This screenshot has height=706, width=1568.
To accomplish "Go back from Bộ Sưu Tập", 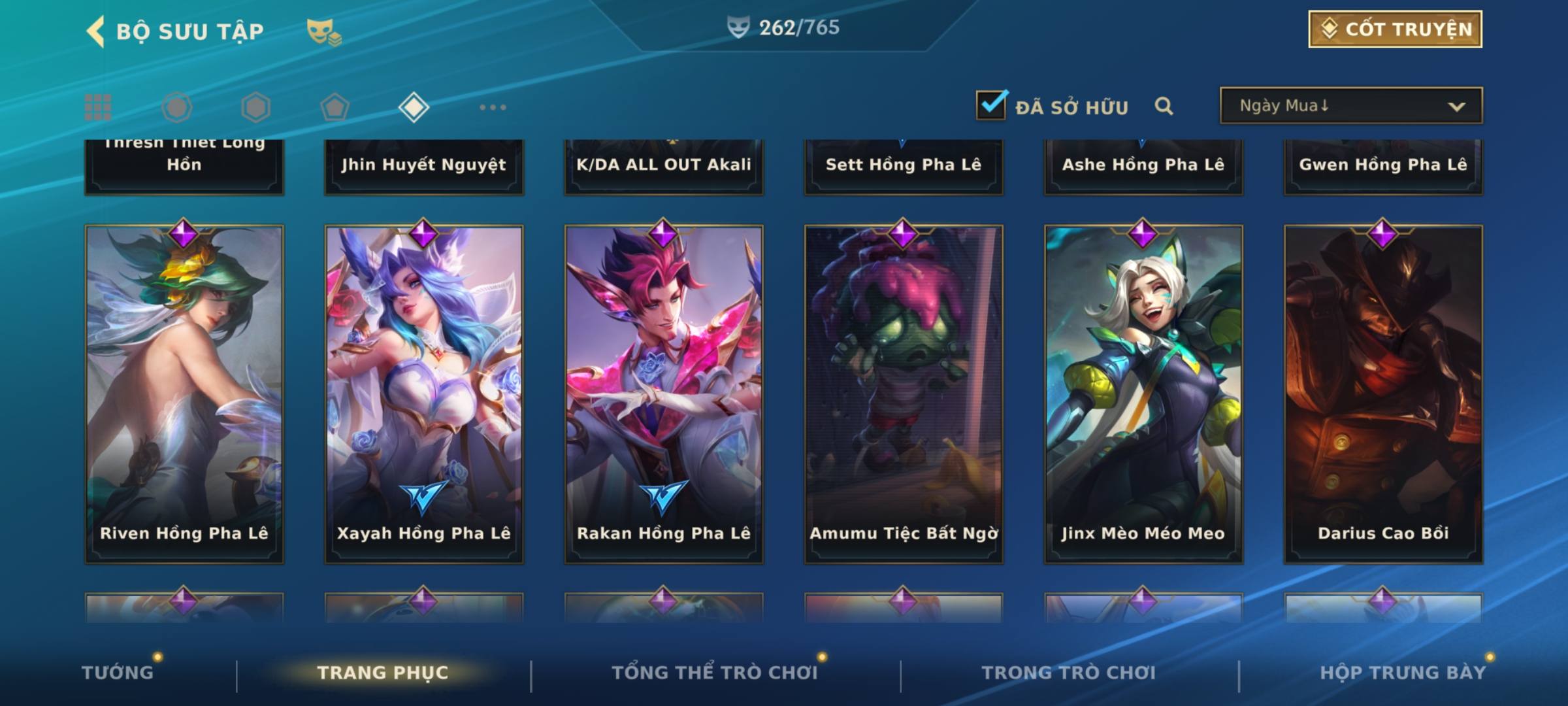I will point(96,31).
